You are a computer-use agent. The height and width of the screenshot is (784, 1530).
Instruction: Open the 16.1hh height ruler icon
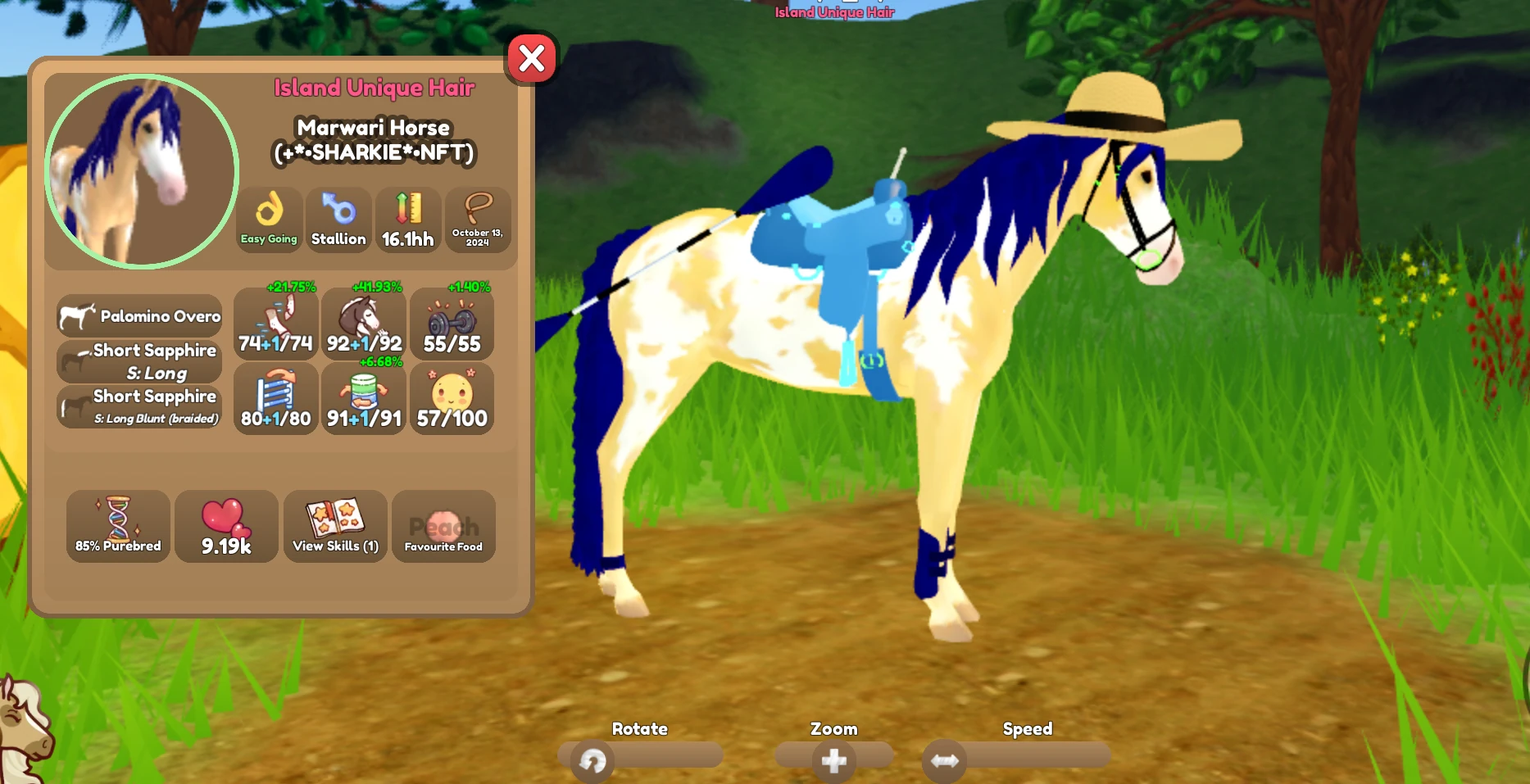click(x=408, y=218)
